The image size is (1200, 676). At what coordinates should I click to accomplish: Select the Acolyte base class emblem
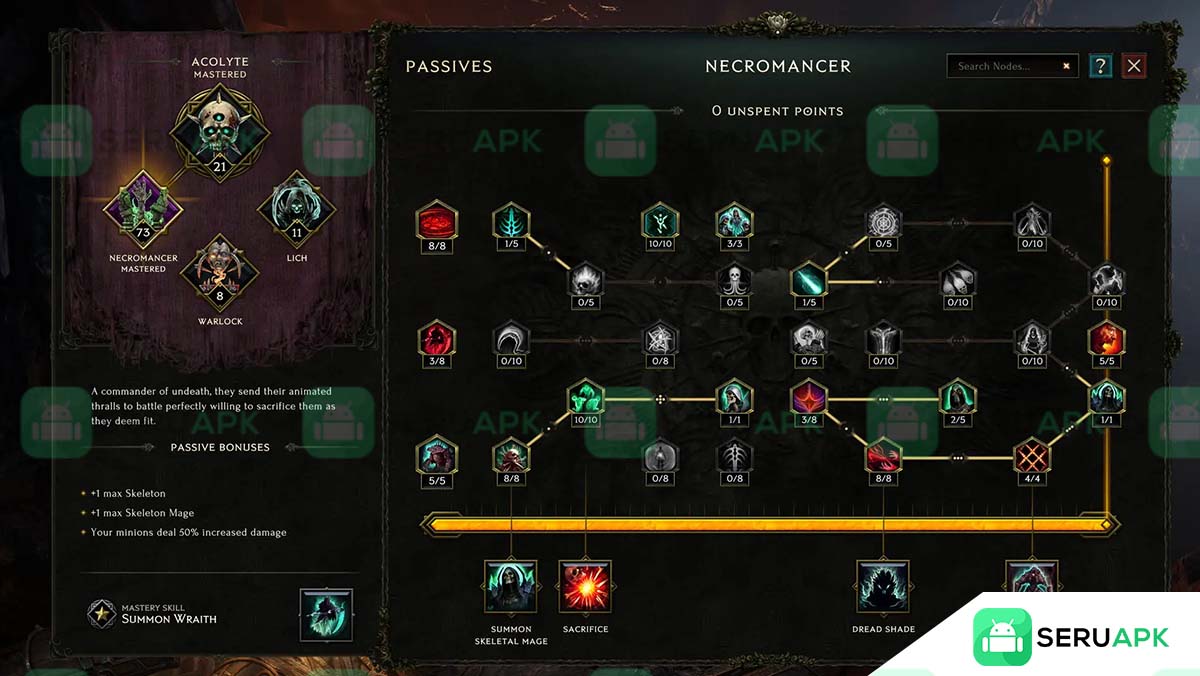[219, 129]
